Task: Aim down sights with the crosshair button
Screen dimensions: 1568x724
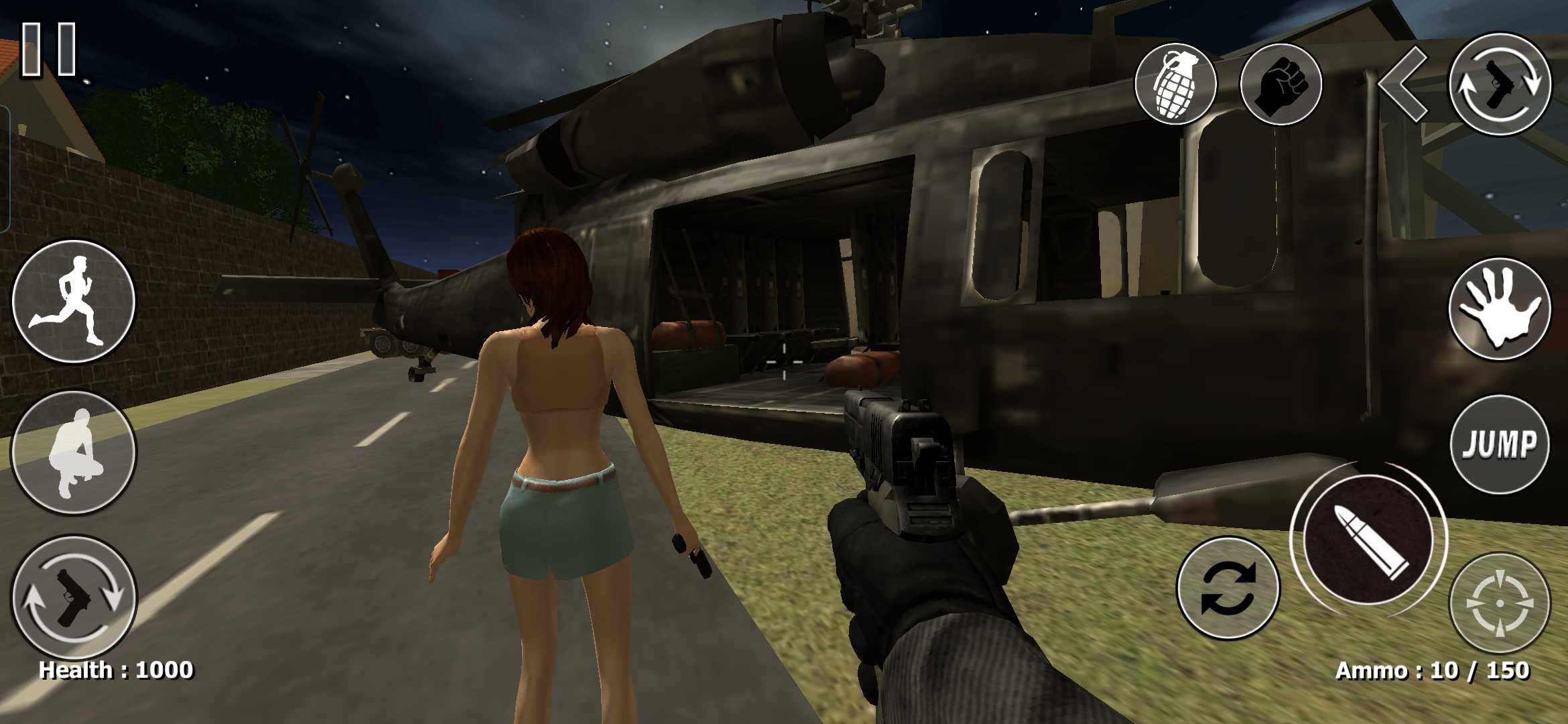Action: point(1500,603)
